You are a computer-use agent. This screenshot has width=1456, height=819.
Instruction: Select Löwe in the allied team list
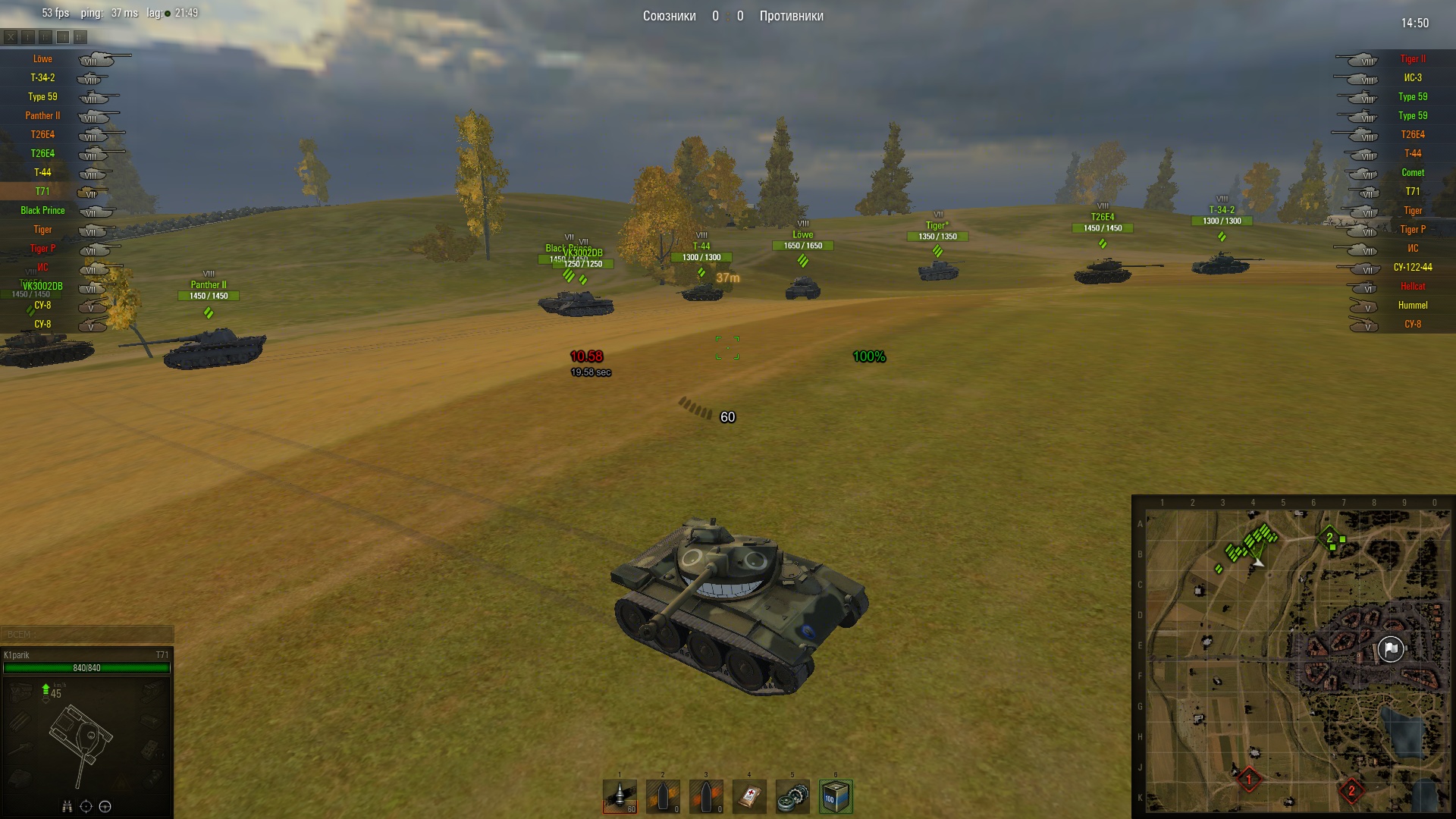coord(42,59)
